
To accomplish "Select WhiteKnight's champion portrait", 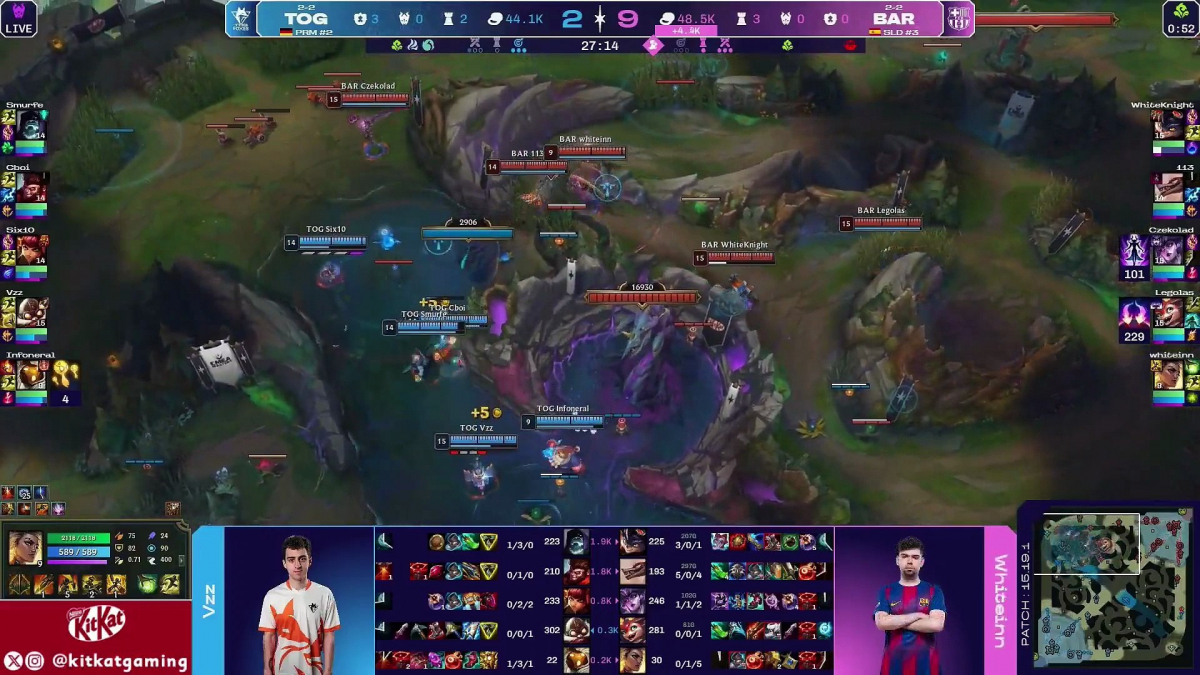I will 1168,125.
